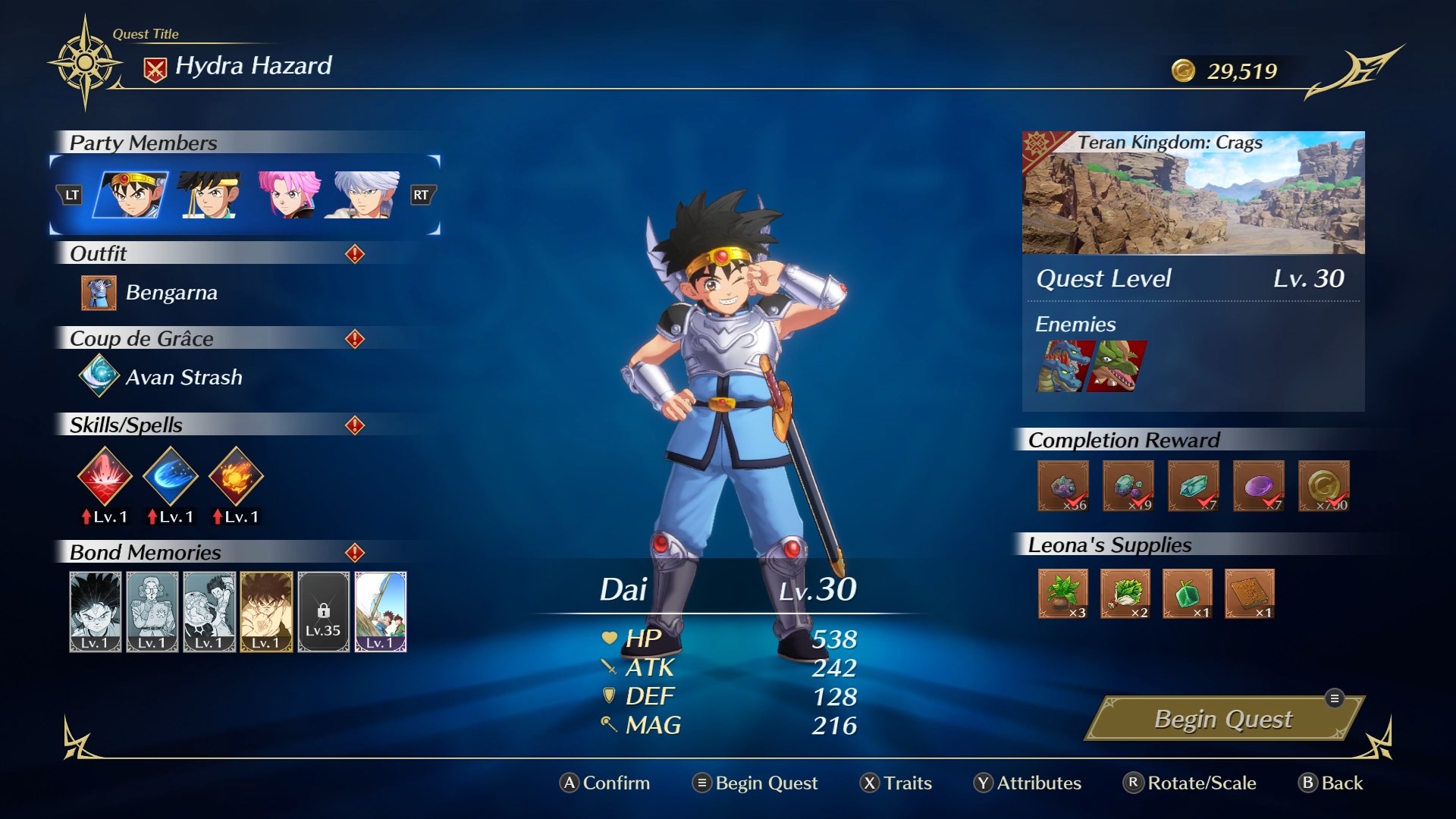View the Teran Kingdom: Crags location image
The image size is (1456, 819).
tap(1193, 193)
